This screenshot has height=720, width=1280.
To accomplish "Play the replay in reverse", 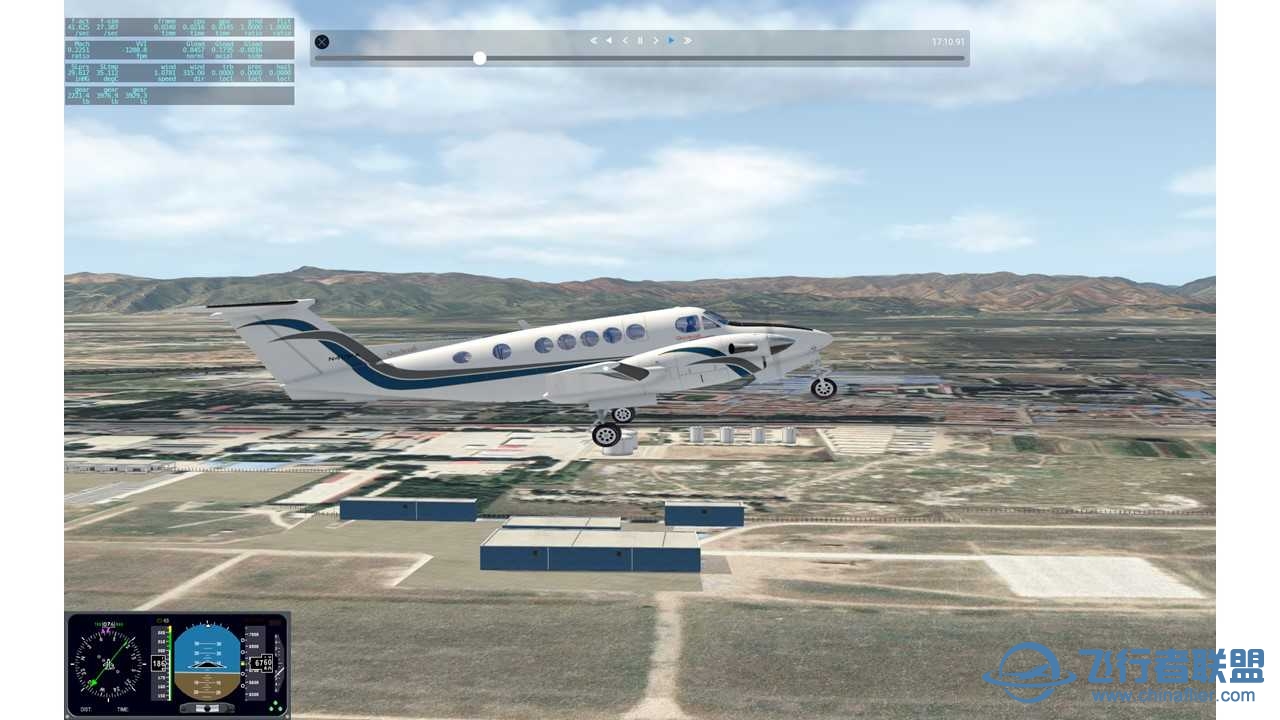I will pos(609,41).
